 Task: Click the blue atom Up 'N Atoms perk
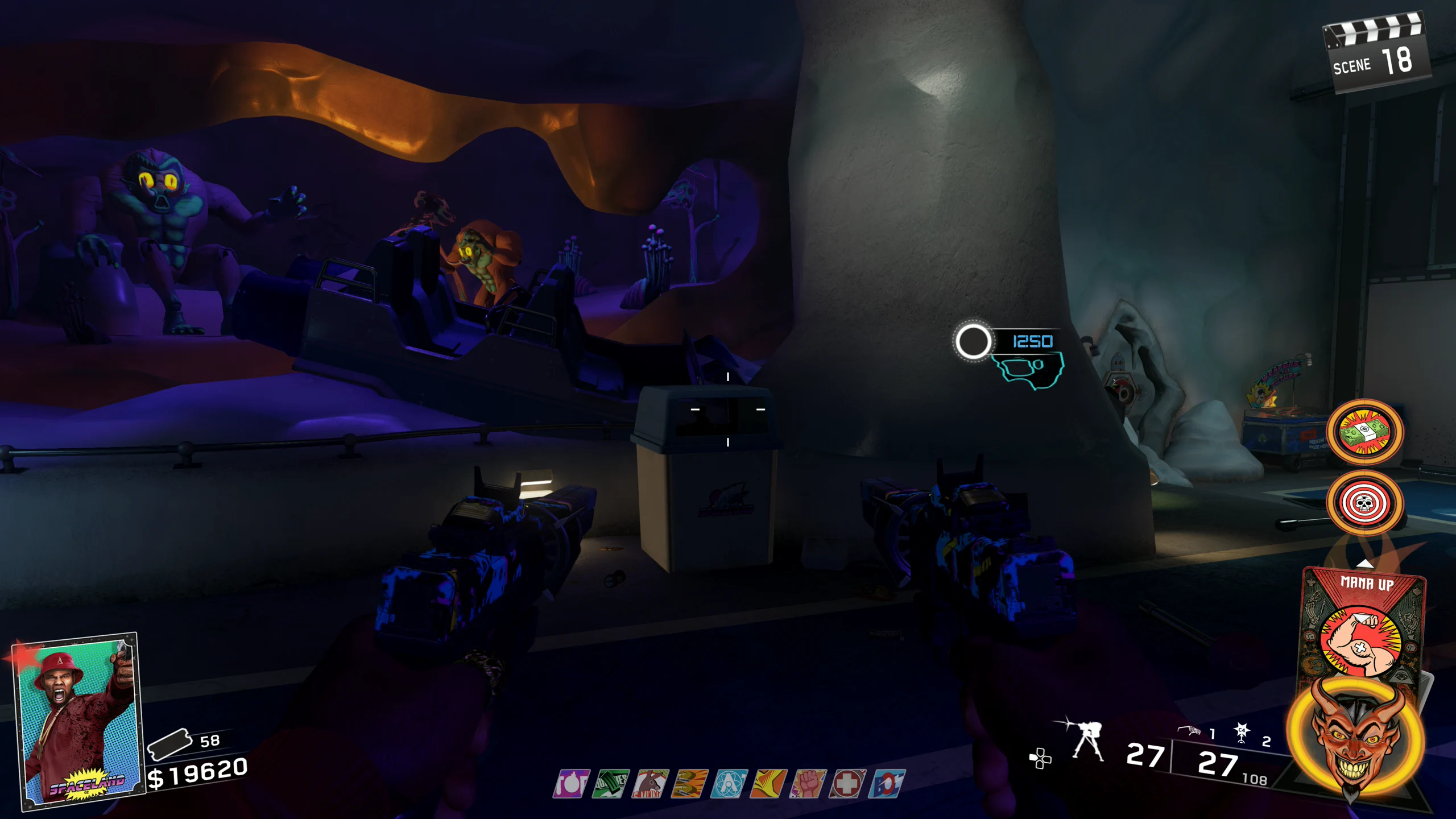(729, 784)
